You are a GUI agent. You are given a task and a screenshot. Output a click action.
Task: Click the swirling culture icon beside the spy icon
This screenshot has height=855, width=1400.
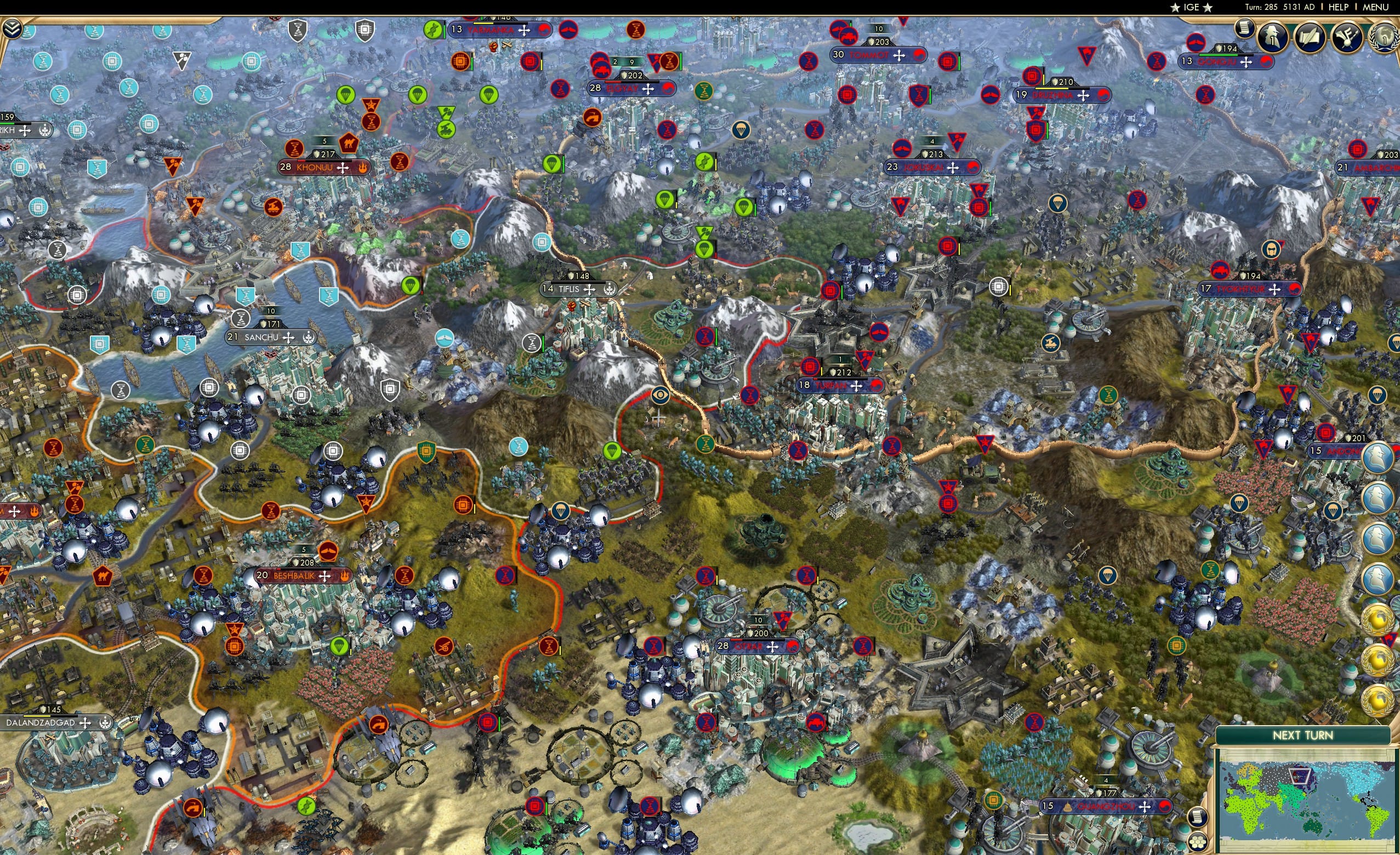point(1348,37)
